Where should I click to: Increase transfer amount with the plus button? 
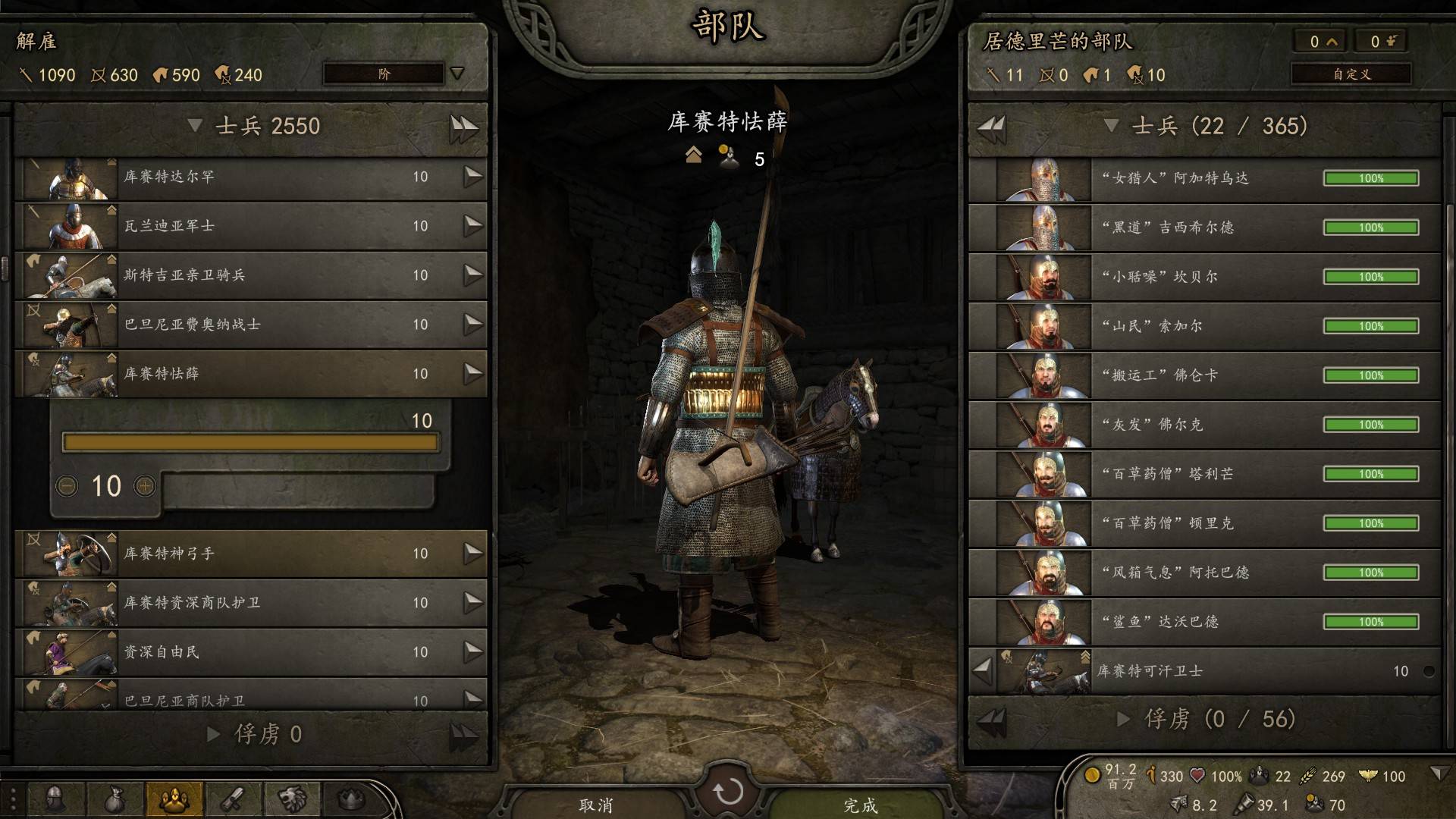coord(145,486)
